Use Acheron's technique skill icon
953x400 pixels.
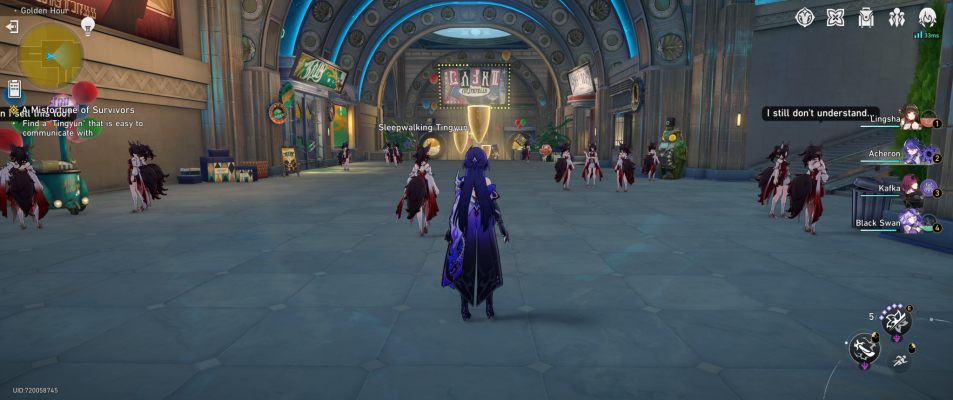click(896, 320)
